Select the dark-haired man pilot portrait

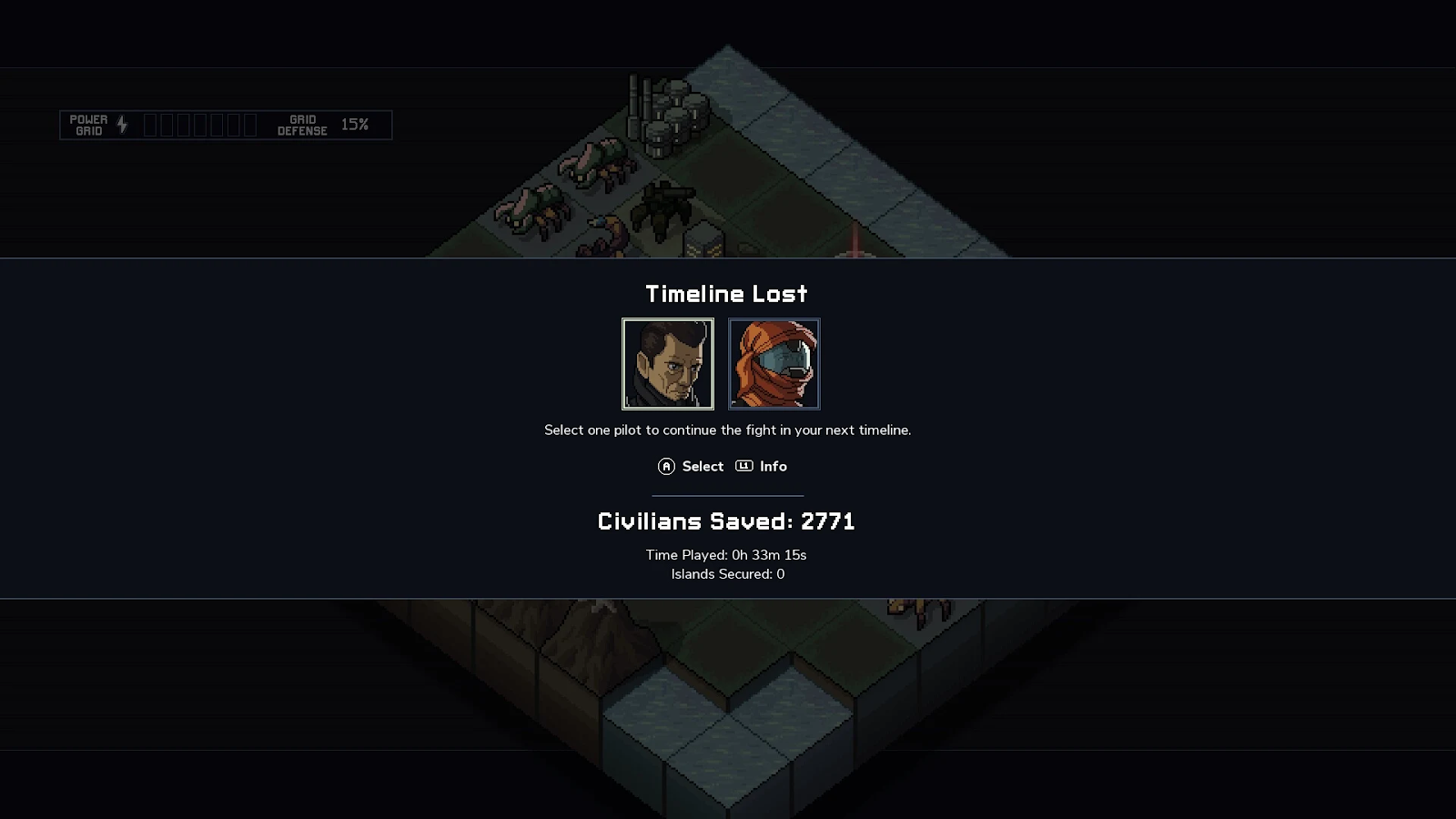(x=668, y=364)
